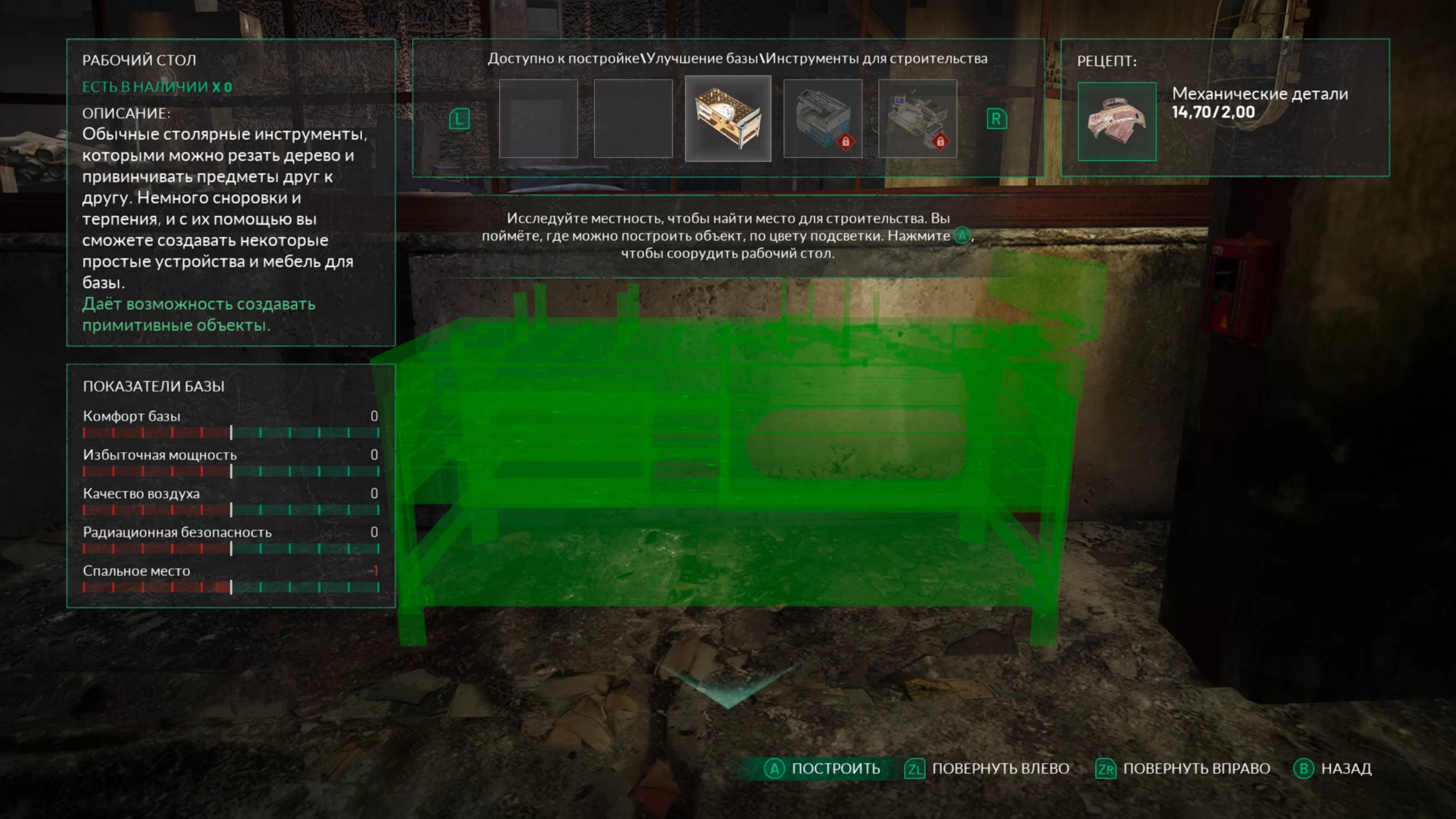The width and height of the screenshot is (1456, 819).
Task: Choose the locked gray machine with blue base
Action: click(x=822, y=118)
